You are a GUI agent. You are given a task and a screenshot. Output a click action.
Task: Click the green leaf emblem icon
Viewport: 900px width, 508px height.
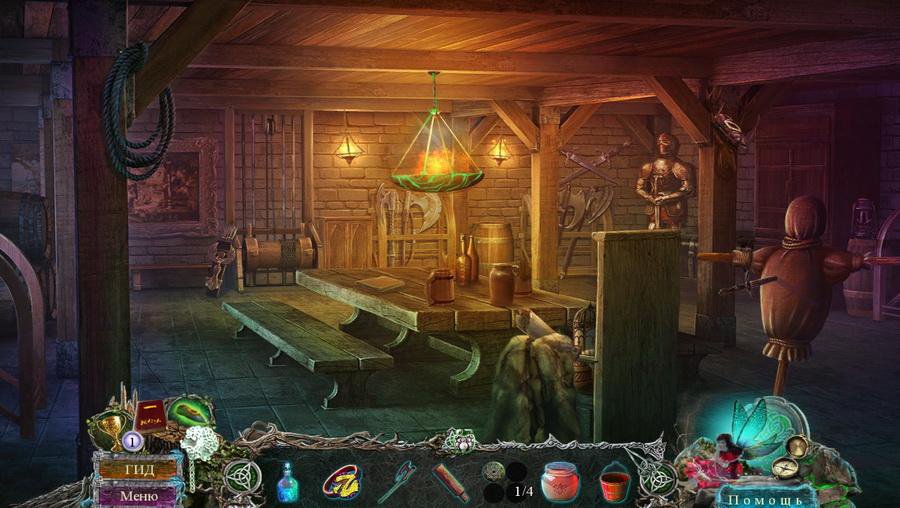(187, 413)
